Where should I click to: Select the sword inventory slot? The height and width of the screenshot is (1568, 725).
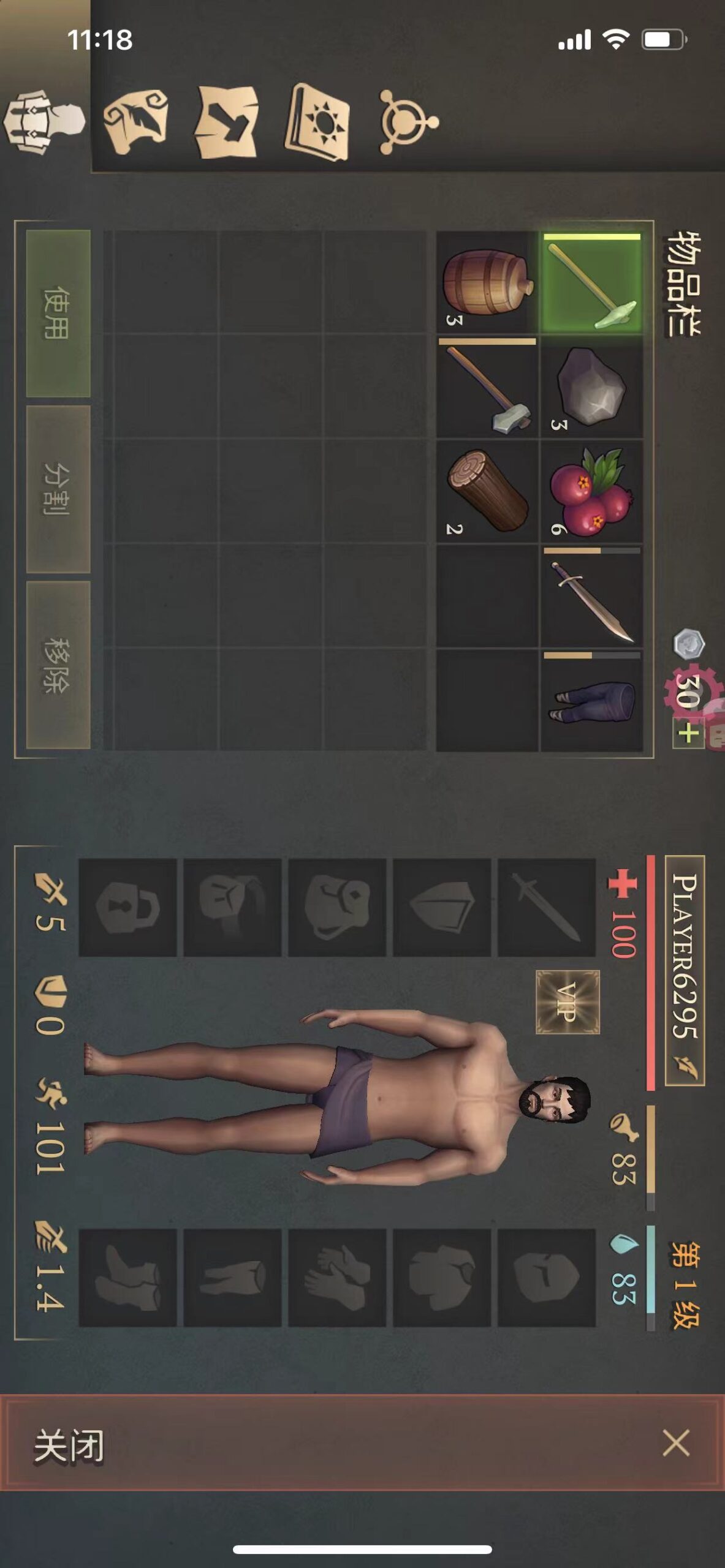pyautogui.click(x=591, y=596)
